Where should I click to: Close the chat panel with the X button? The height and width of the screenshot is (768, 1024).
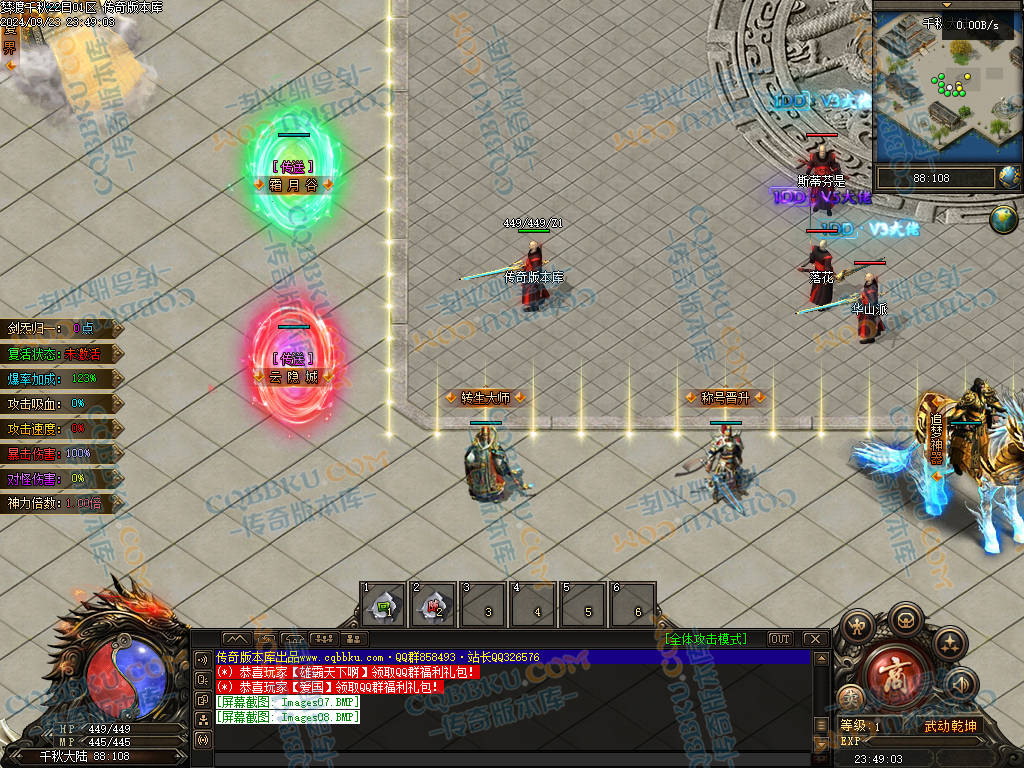[816, 639]
